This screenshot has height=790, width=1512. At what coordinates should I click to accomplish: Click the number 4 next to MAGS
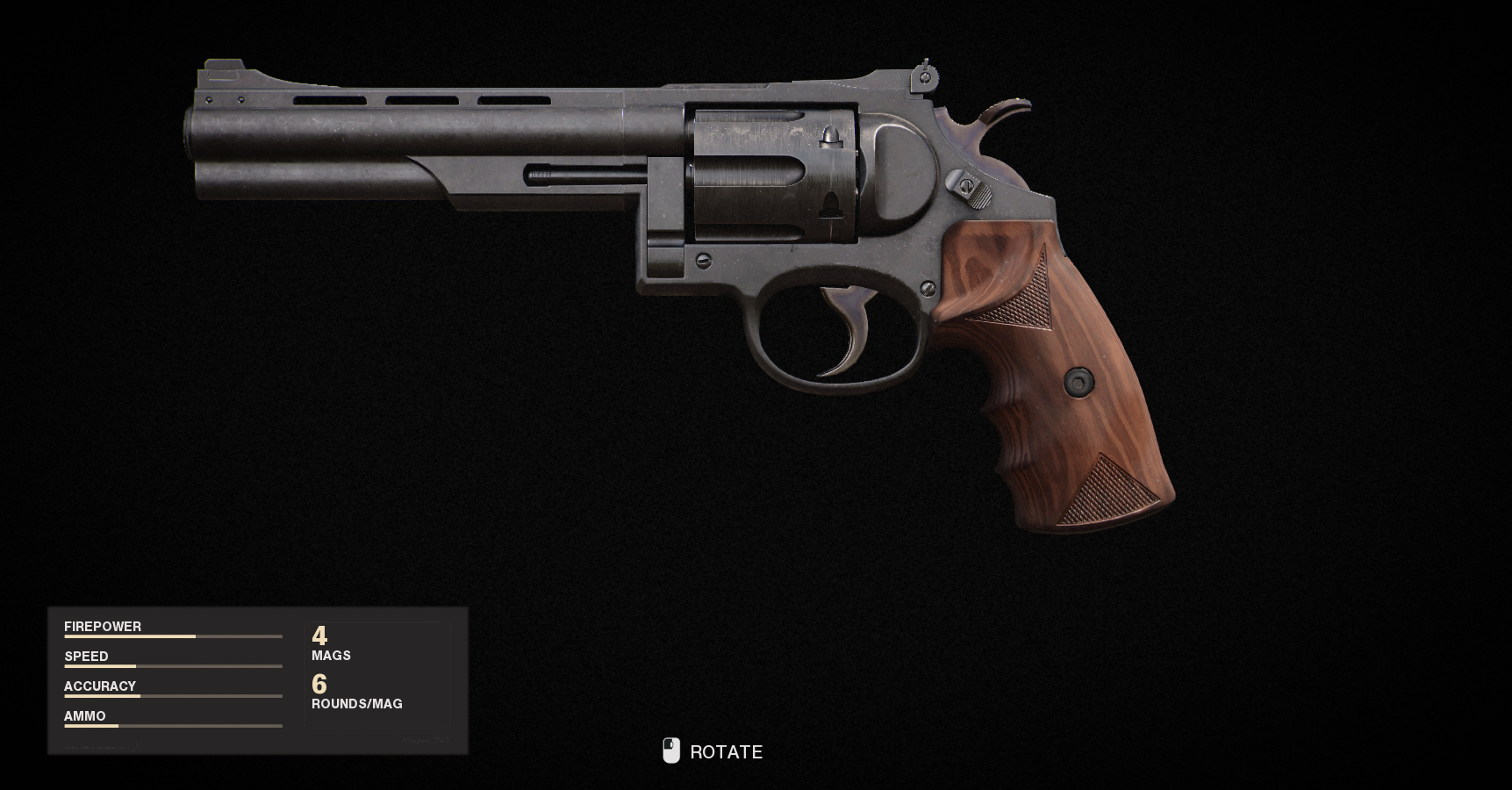tap(319, 635)
